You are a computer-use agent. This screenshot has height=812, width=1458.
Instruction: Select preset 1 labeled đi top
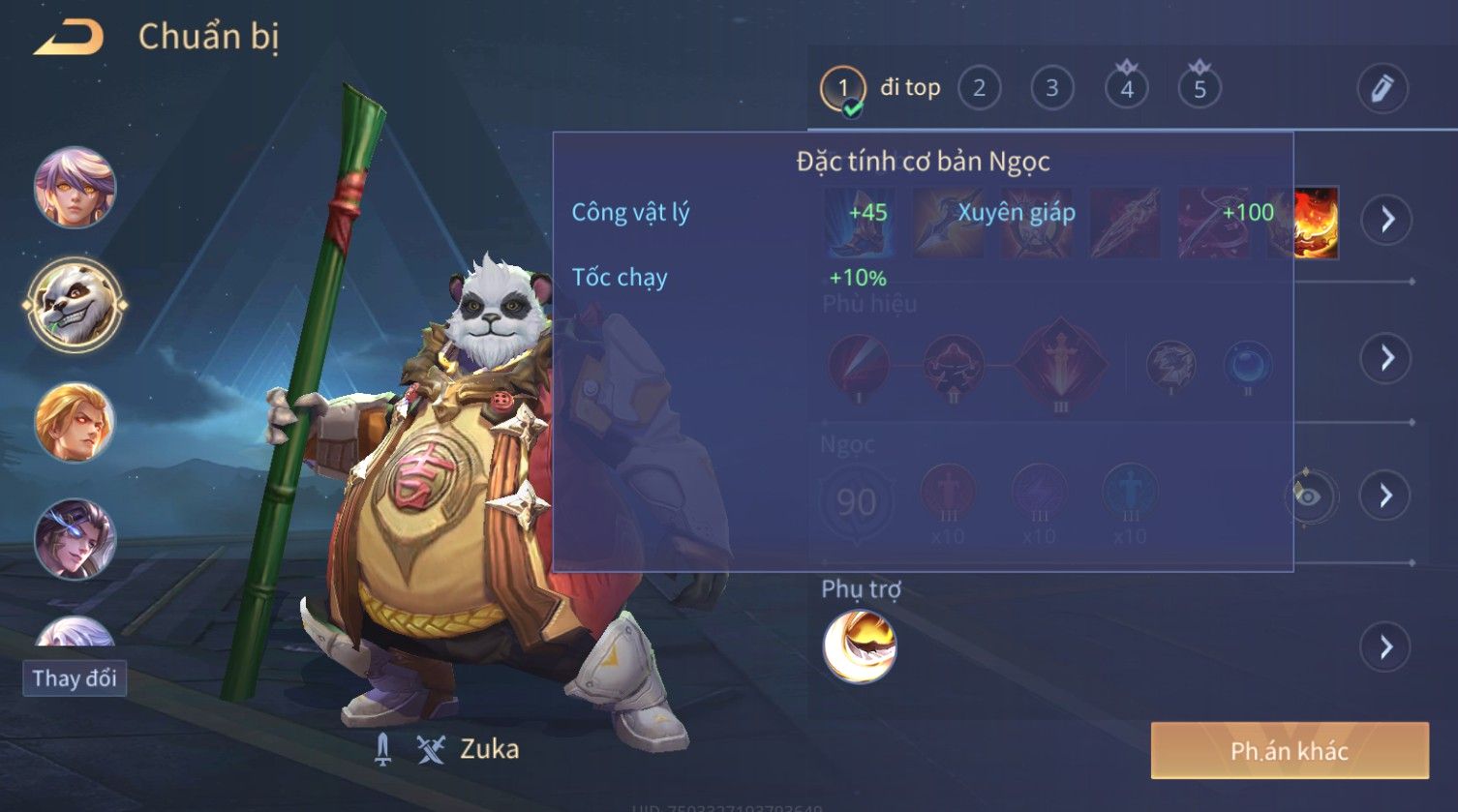pyautogui.click(x=843, y=89)
